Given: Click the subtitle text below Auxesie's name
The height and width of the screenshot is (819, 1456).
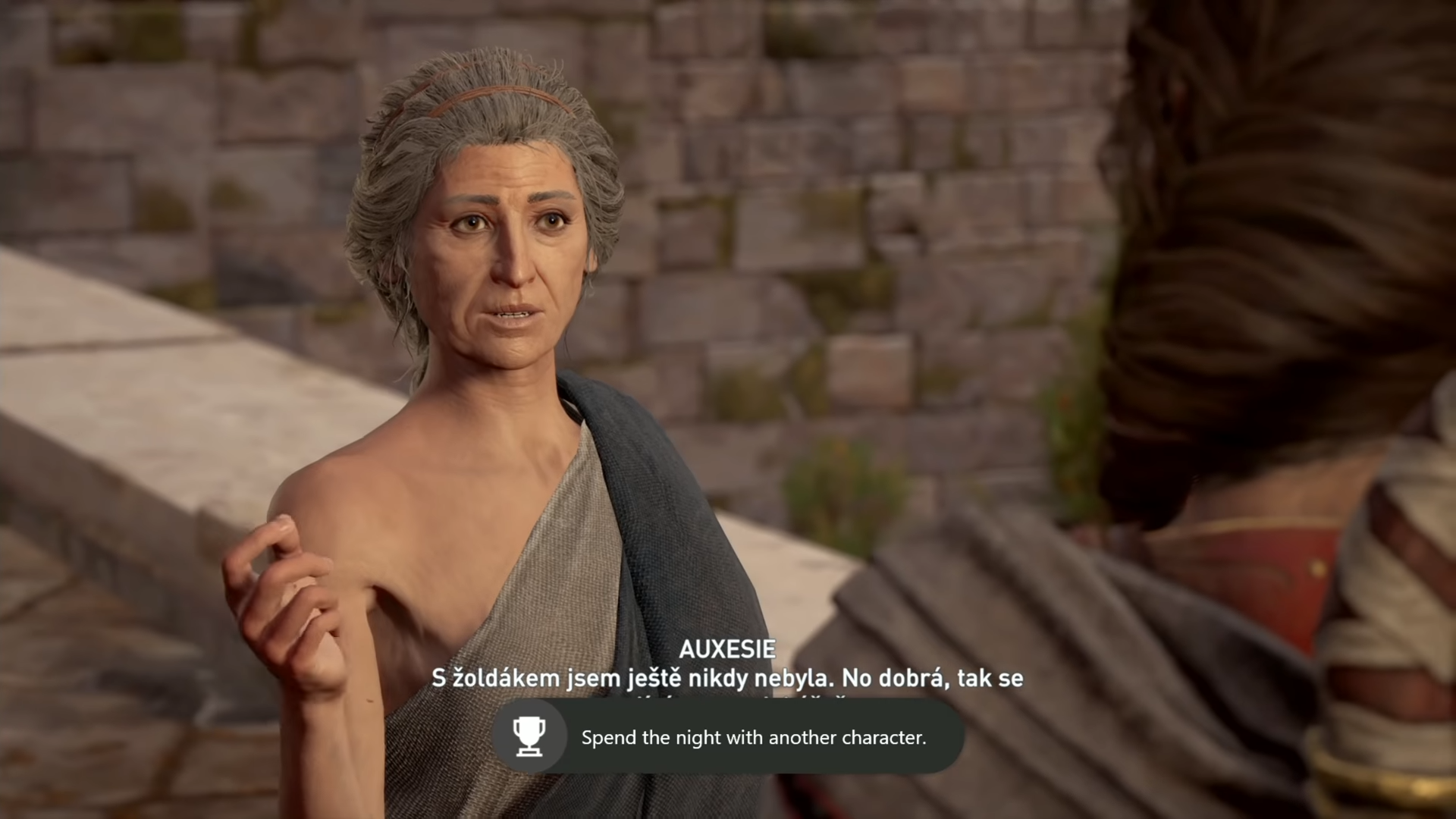Looking at the screenshot, I should coord(726,679).
